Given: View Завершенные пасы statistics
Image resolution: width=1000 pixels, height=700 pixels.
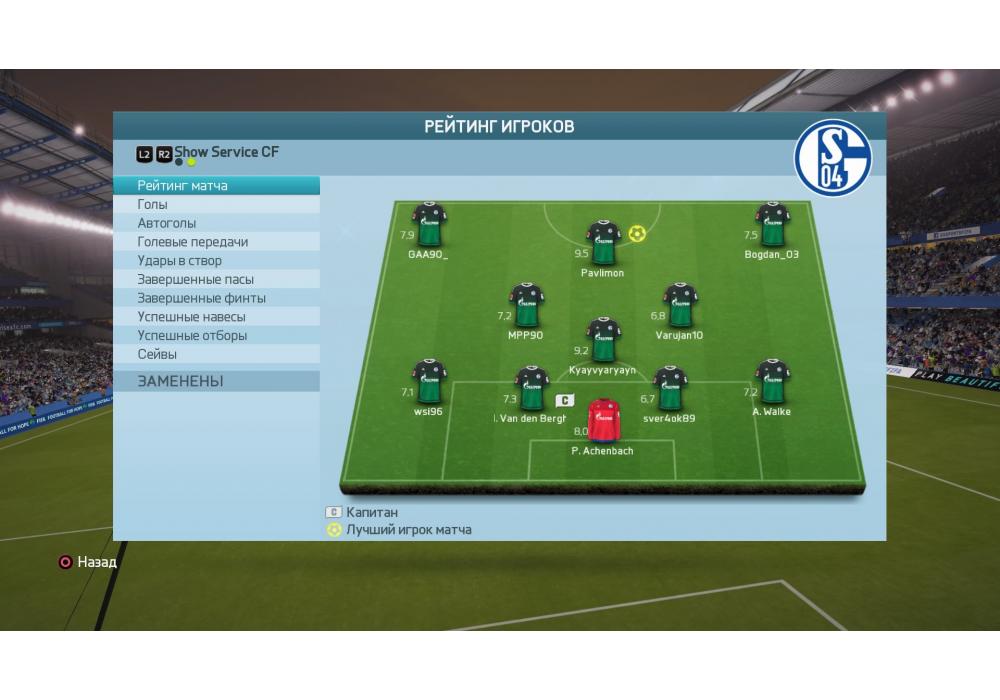Looking at the screenshot, I should coord(216,280).
